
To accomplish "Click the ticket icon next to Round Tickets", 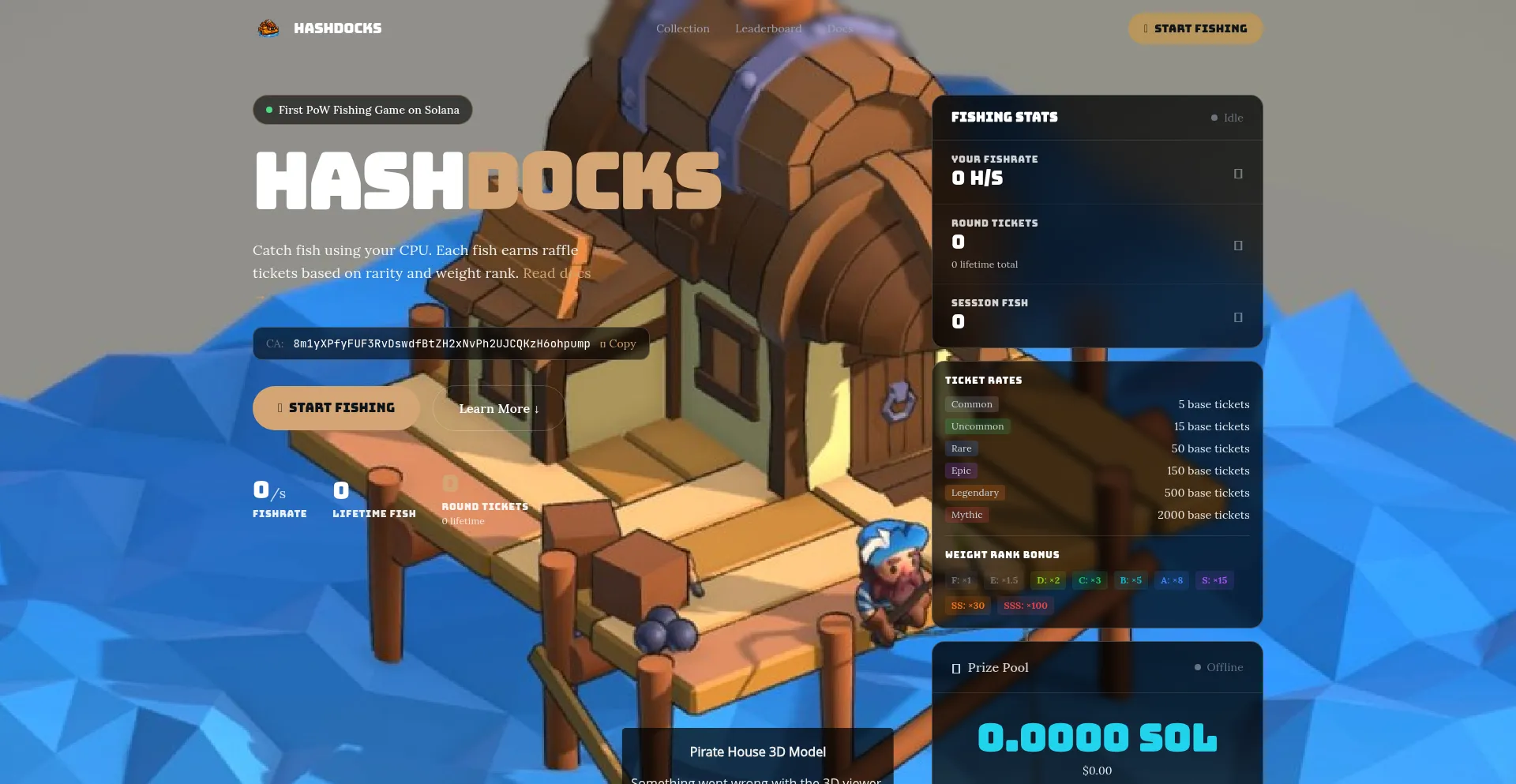I will pyautogui.click(x=1239, y=246).
